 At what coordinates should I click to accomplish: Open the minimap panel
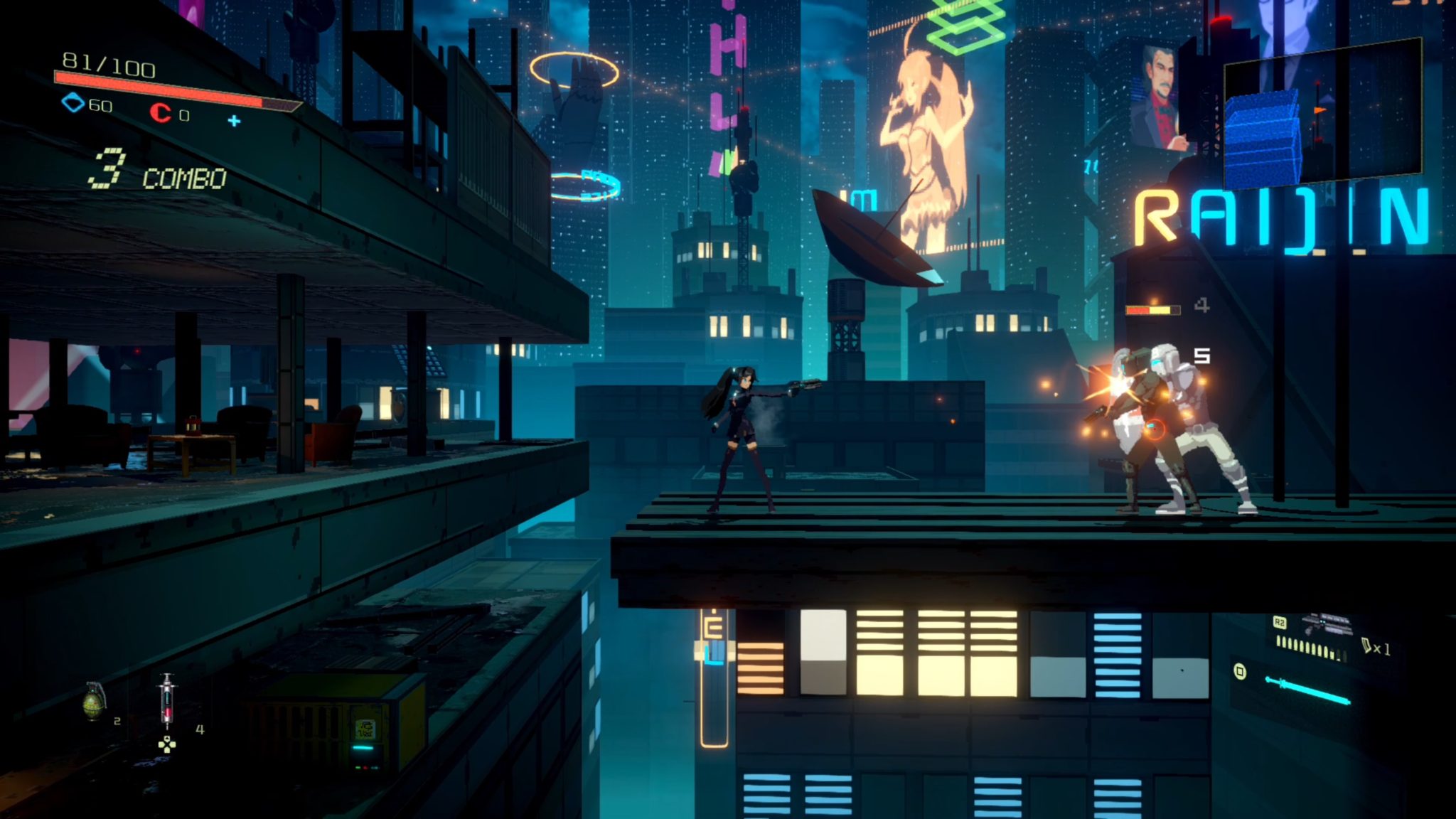(1322, 110)
